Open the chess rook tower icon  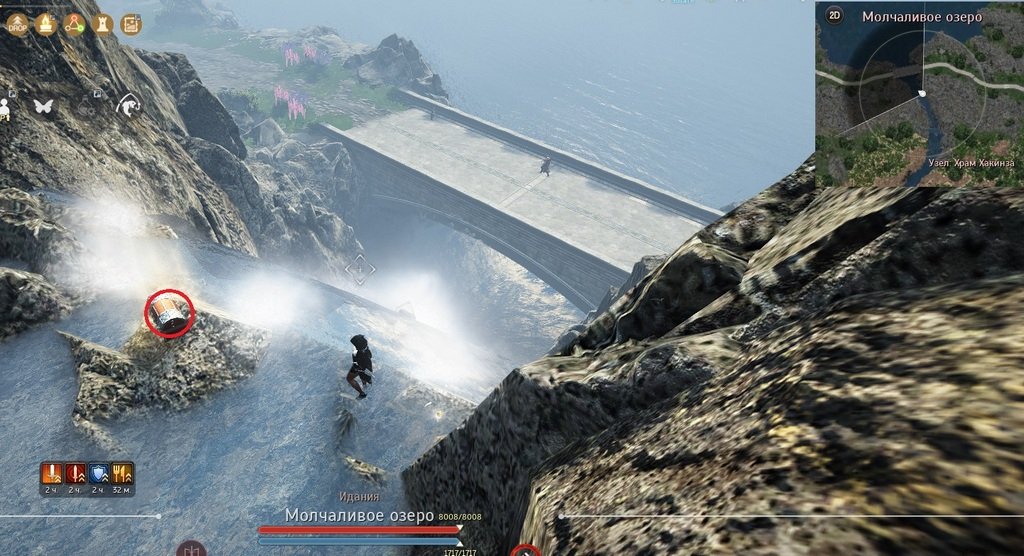tap(102, 24)
